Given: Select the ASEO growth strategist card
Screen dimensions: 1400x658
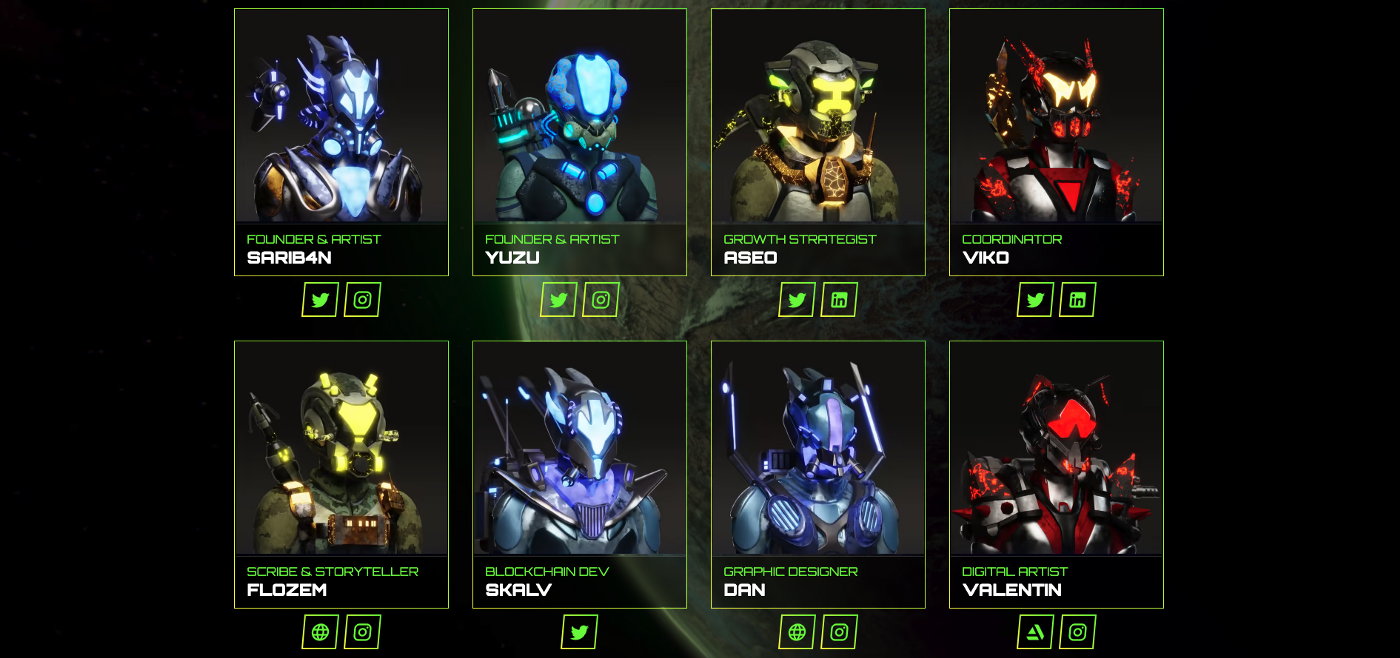Looking at the screenshot, I should click(x=818, y=140).
